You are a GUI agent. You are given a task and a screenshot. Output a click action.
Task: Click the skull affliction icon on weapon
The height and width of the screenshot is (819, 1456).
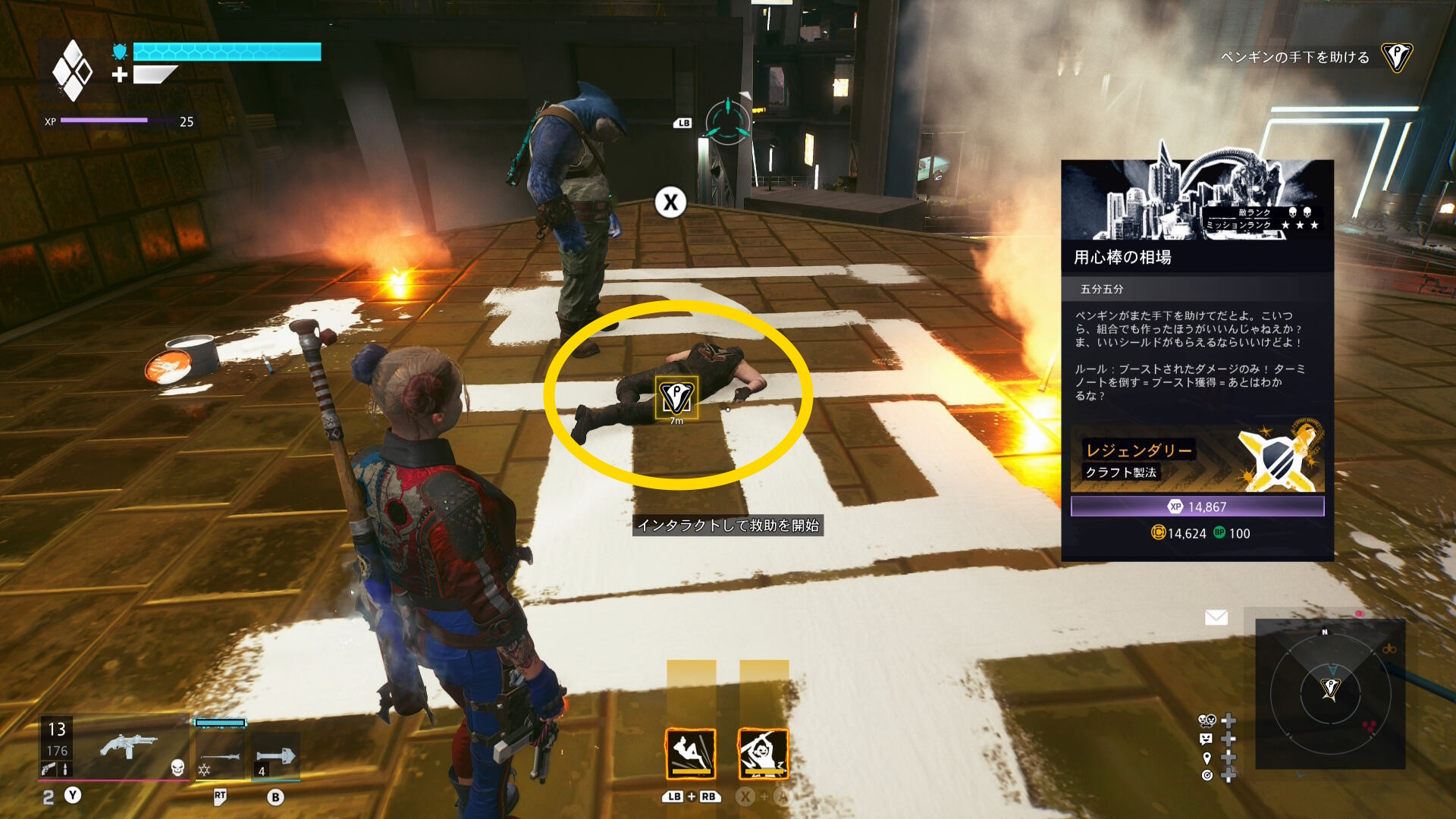(177, 767)
